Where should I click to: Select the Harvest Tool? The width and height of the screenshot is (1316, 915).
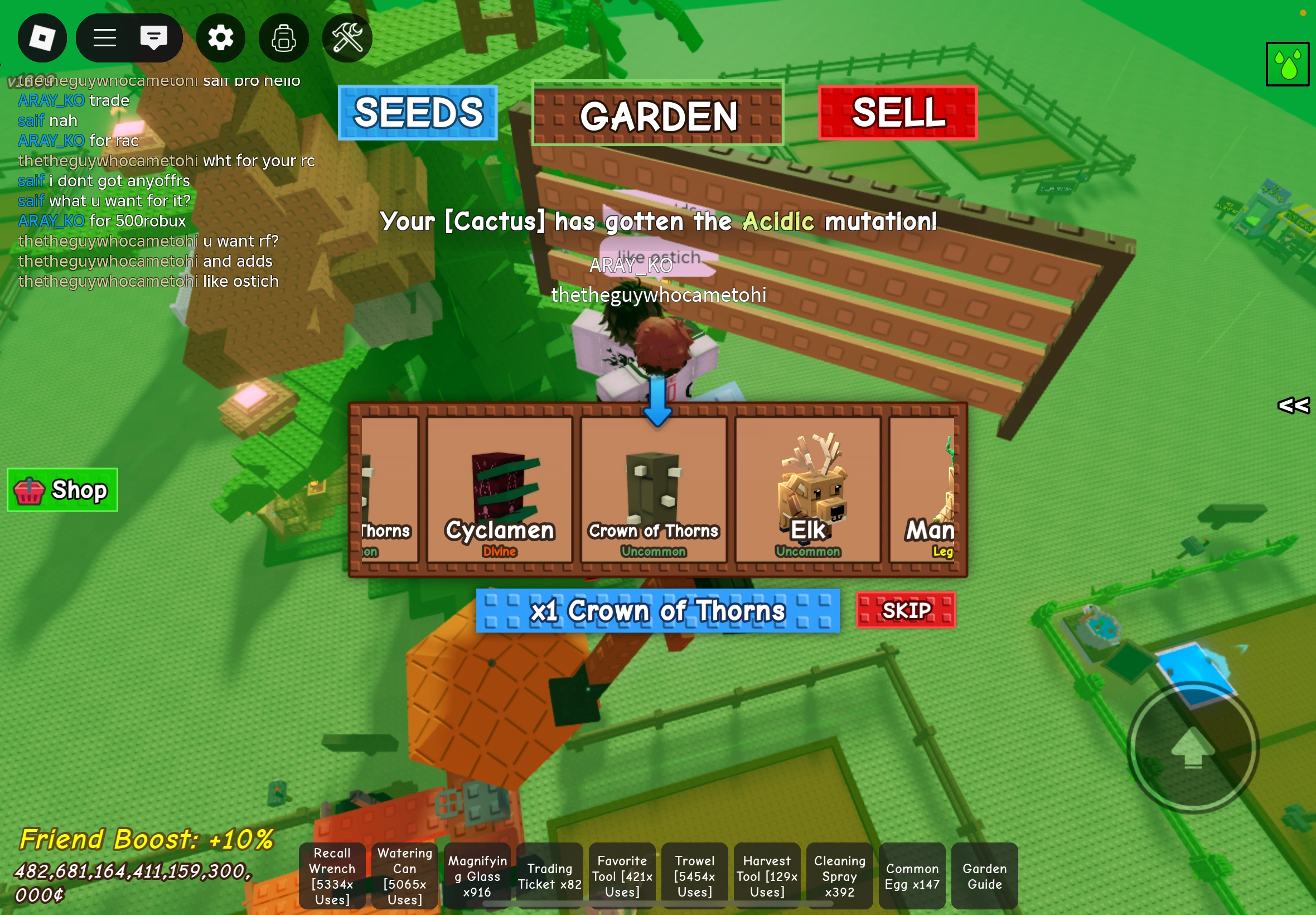pyautogui.click(x=767, y=876)
